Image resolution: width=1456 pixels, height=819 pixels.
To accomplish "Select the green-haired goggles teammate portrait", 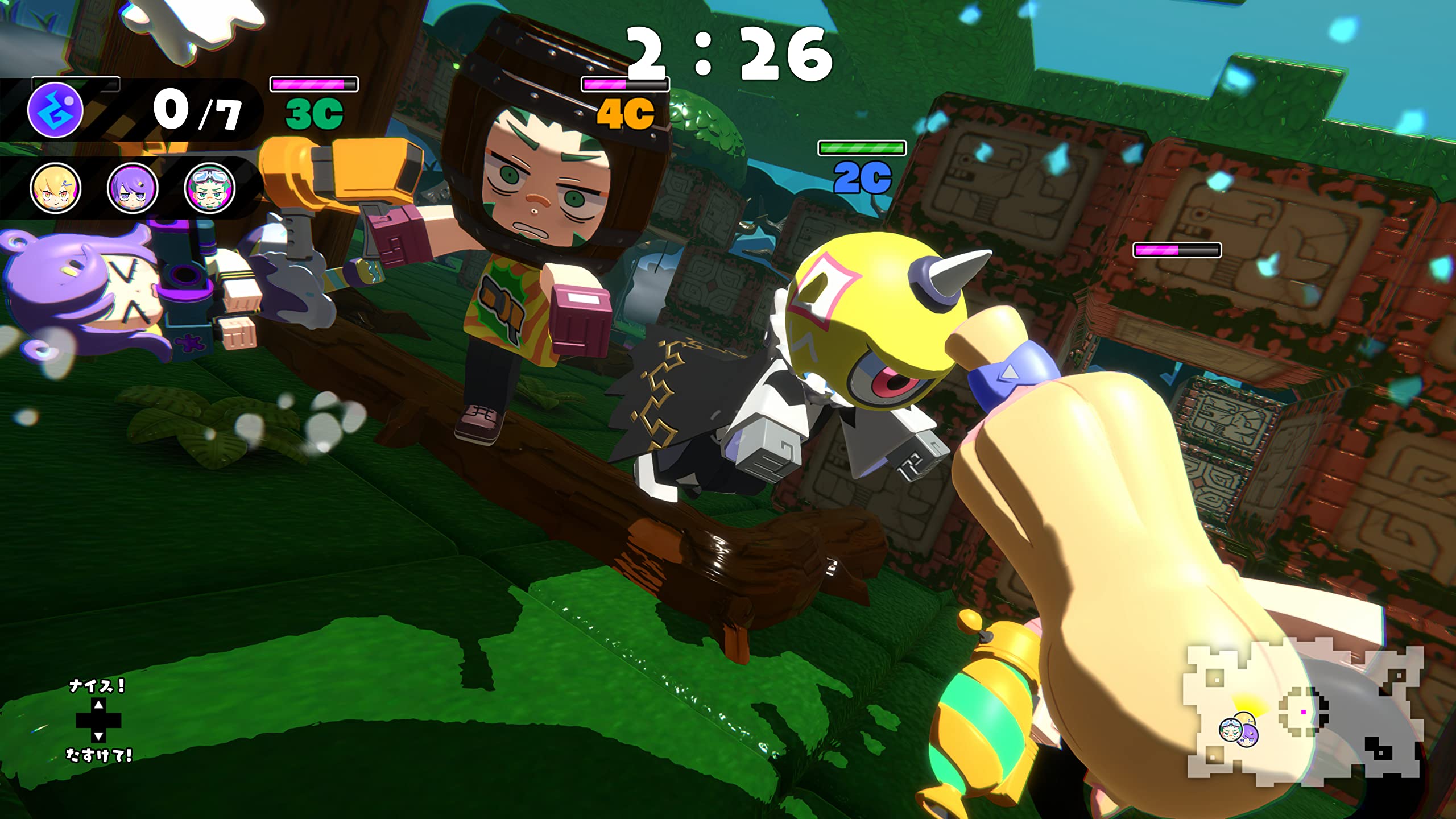I will pyautogui.click(x=210, y=188).
